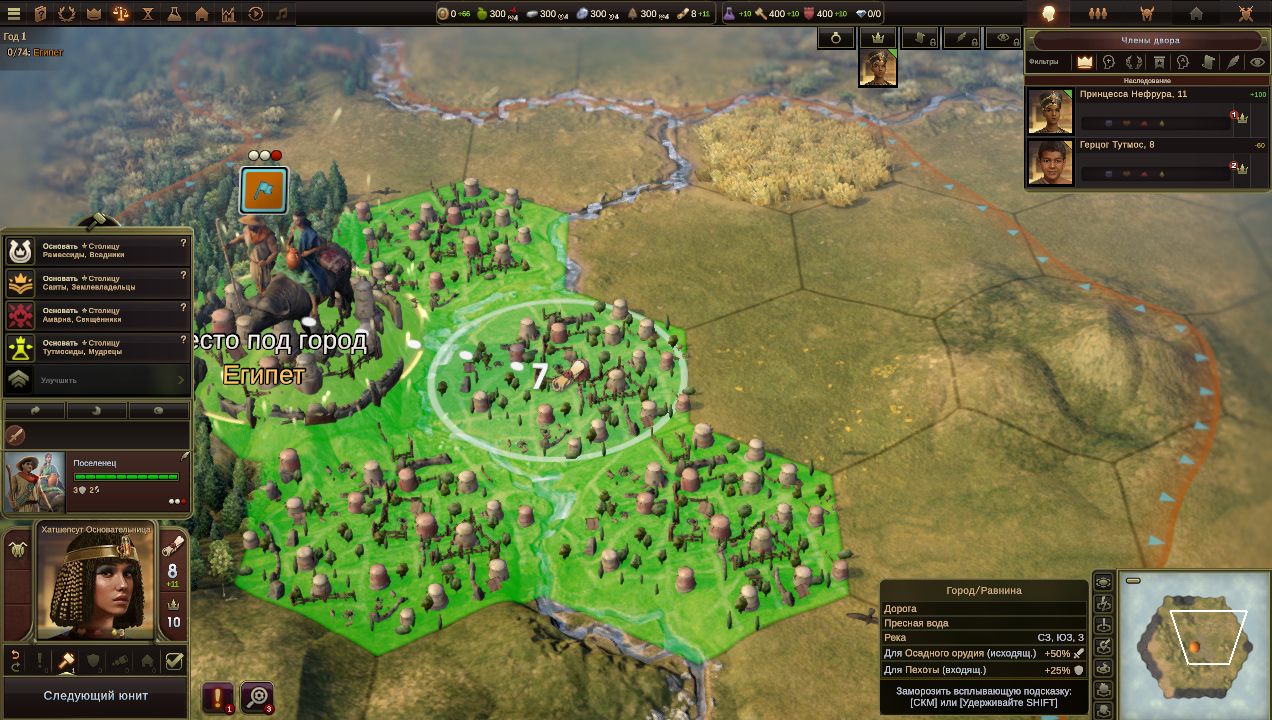Select the Settler unit portrait
Viewport: 1272px width, 720px height.
coord(35,482)
